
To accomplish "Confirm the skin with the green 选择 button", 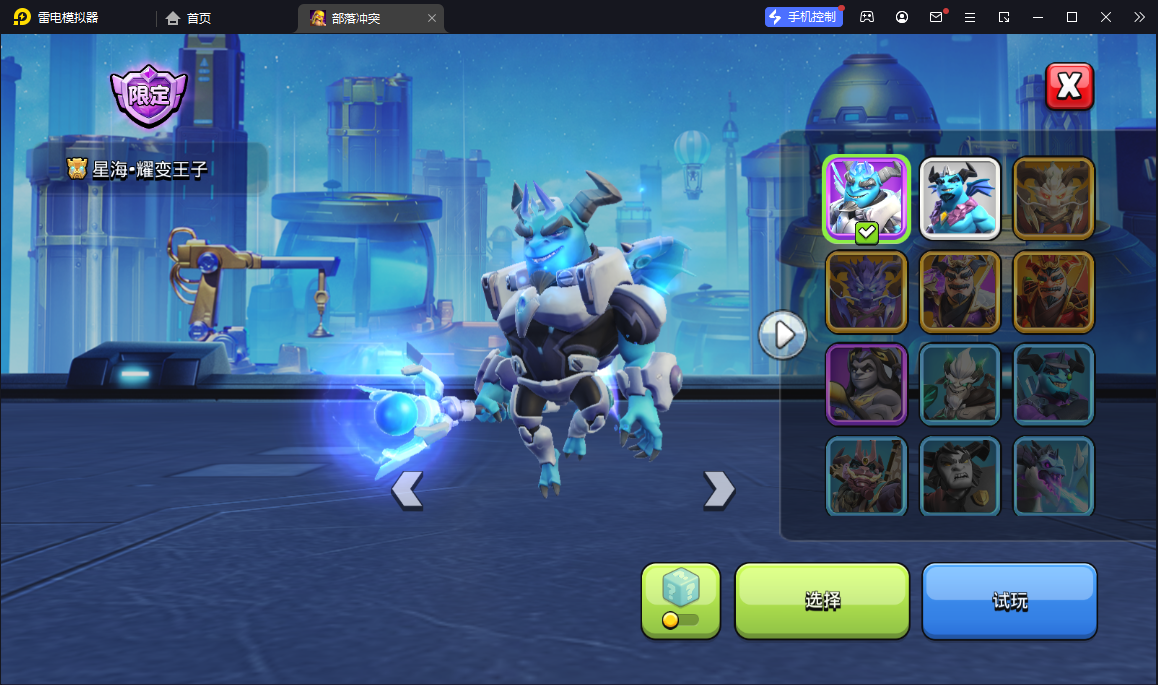I will click(822, 601).
